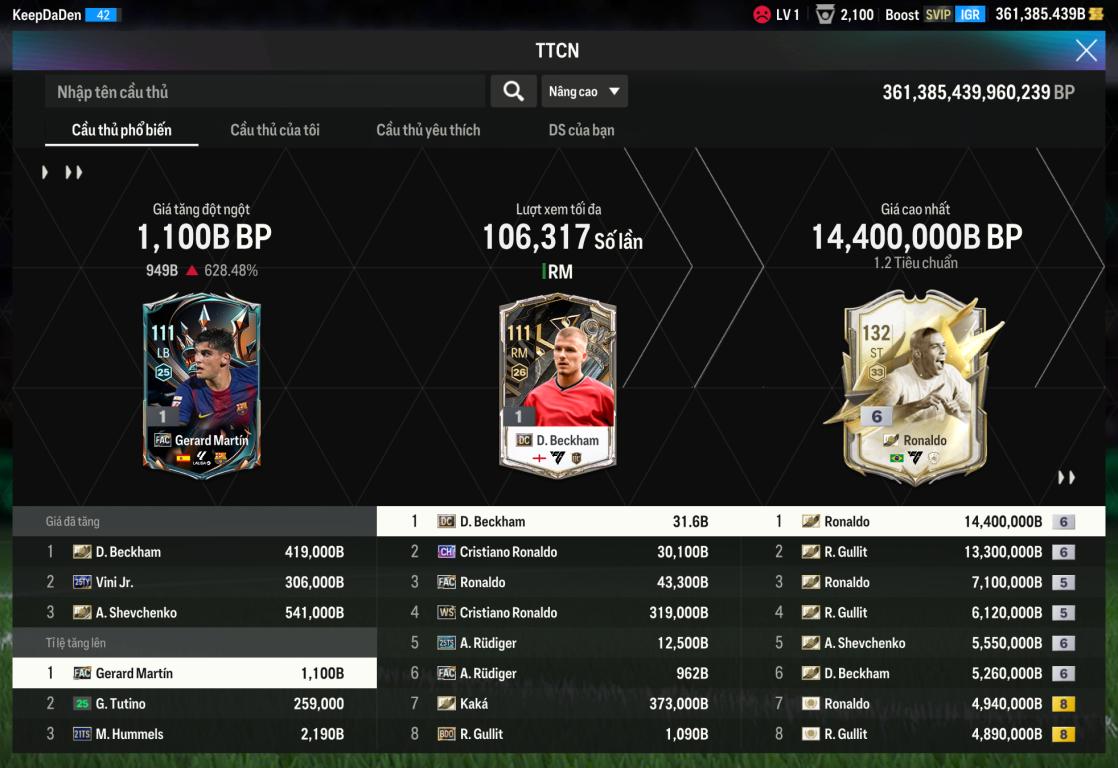Open the Kaká 373,000B row

point(558,704)
